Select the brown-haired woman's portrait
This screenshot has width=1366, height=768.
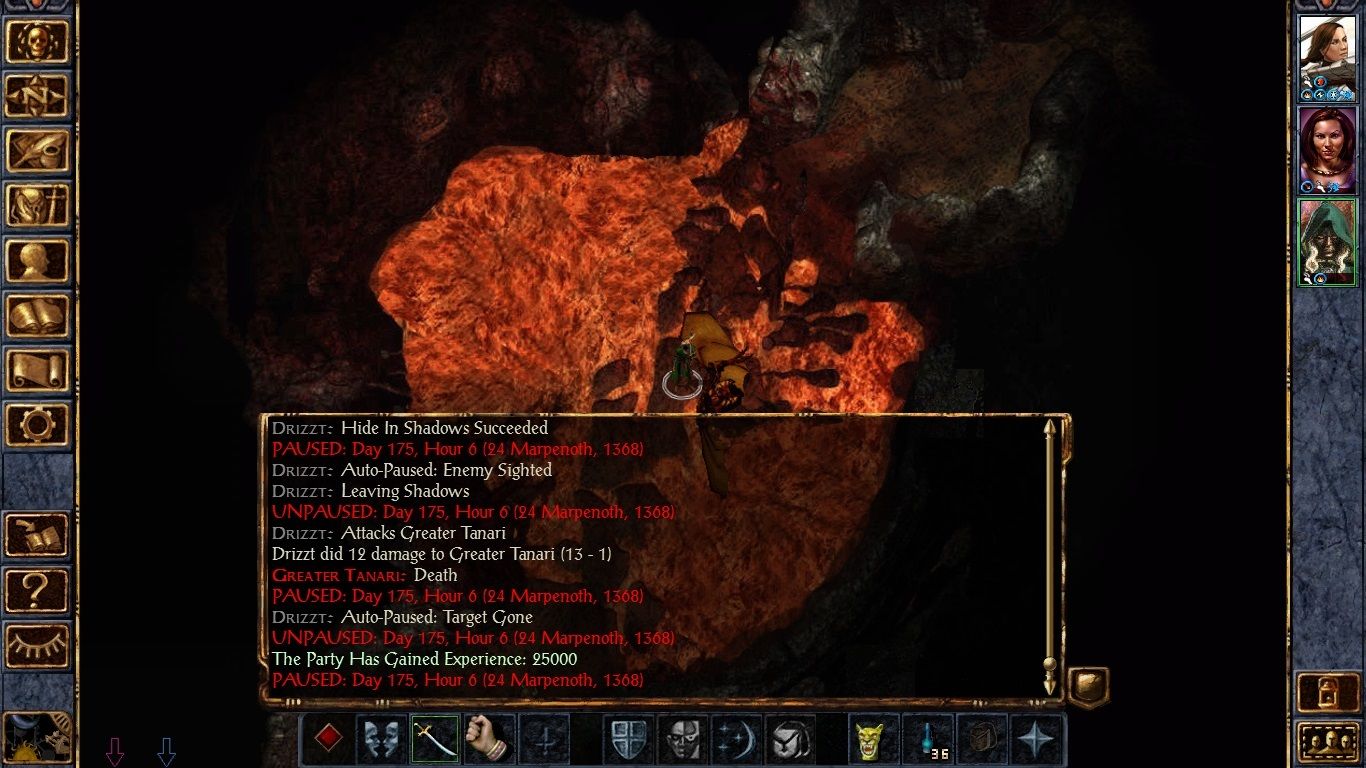click(1326, 57)
